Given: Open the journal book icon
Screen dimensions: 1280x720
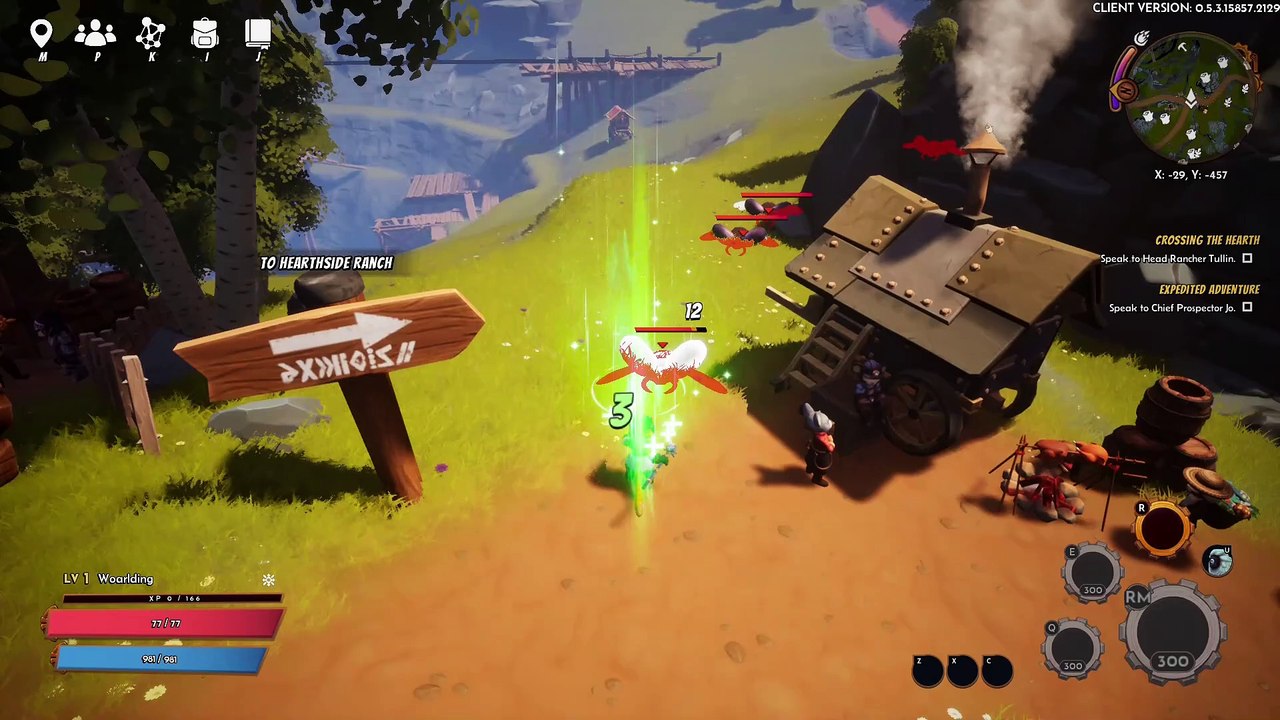Looking at the screenshot, I should [x=258, y=35].
